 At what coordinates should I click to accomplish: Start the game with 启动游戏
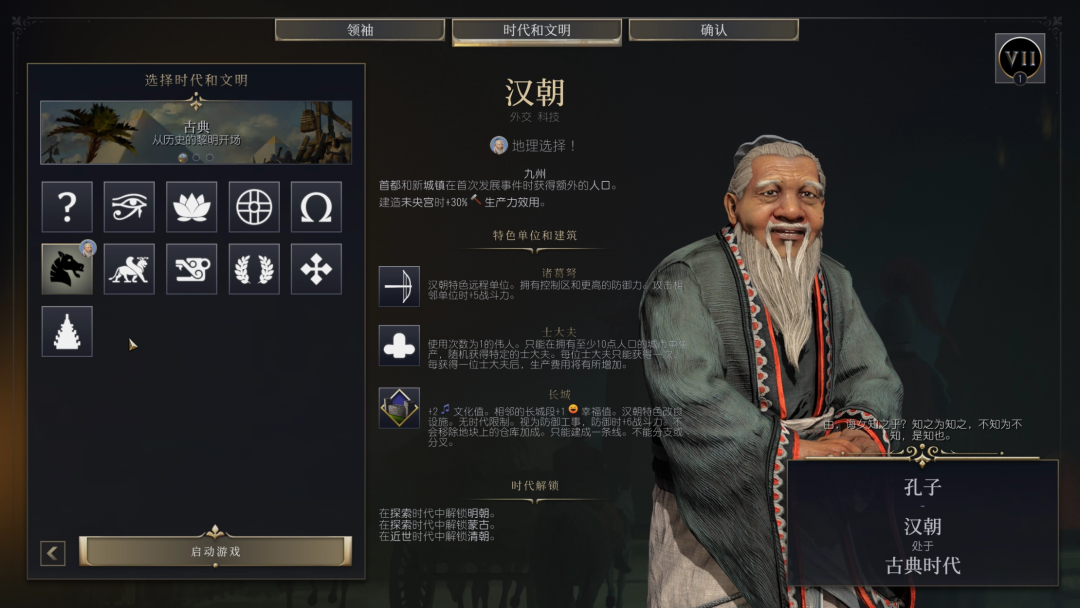coord(215,551)
